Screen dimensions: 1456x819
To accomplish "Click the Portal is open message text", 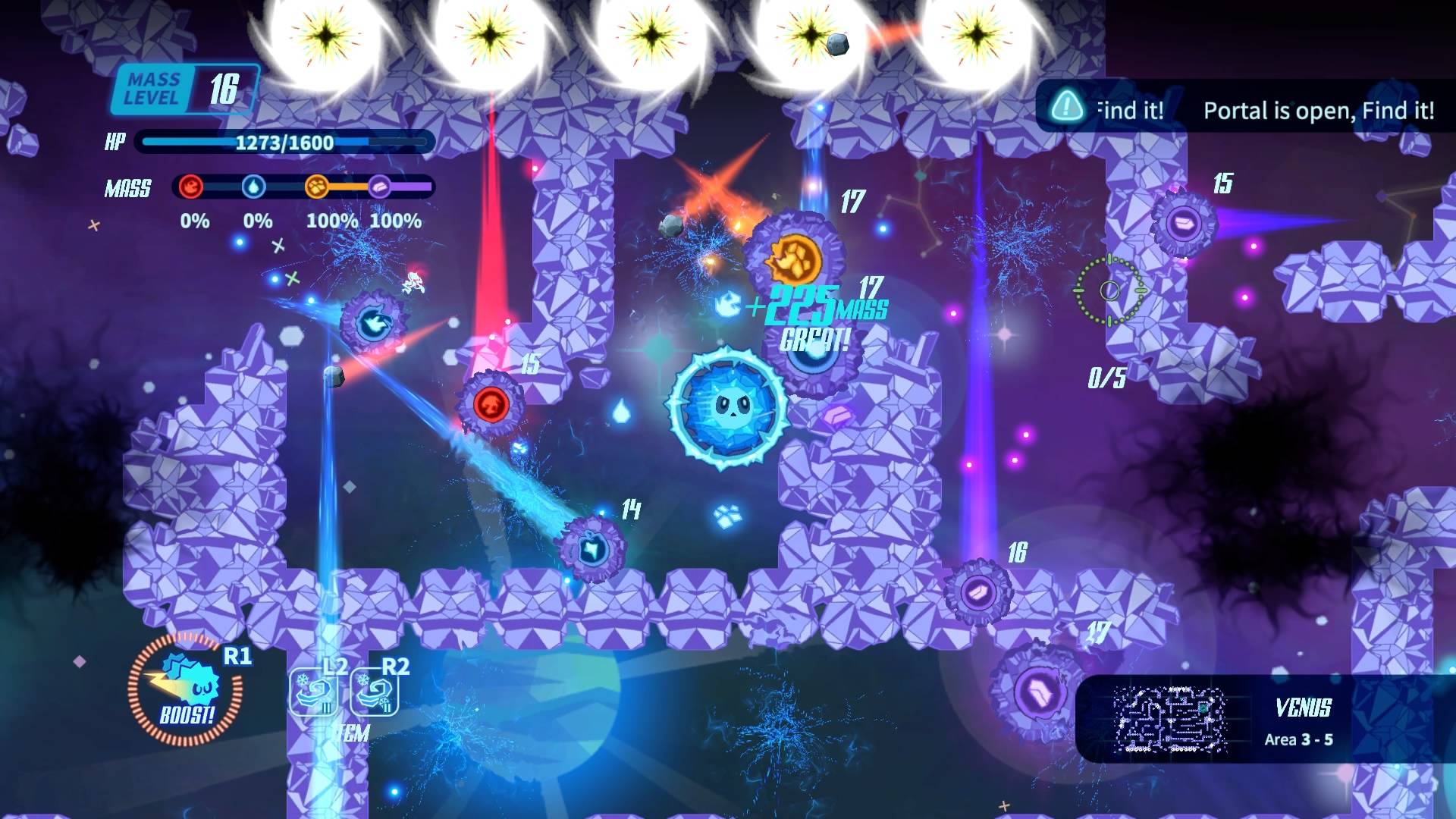I will click(1318, 111).
